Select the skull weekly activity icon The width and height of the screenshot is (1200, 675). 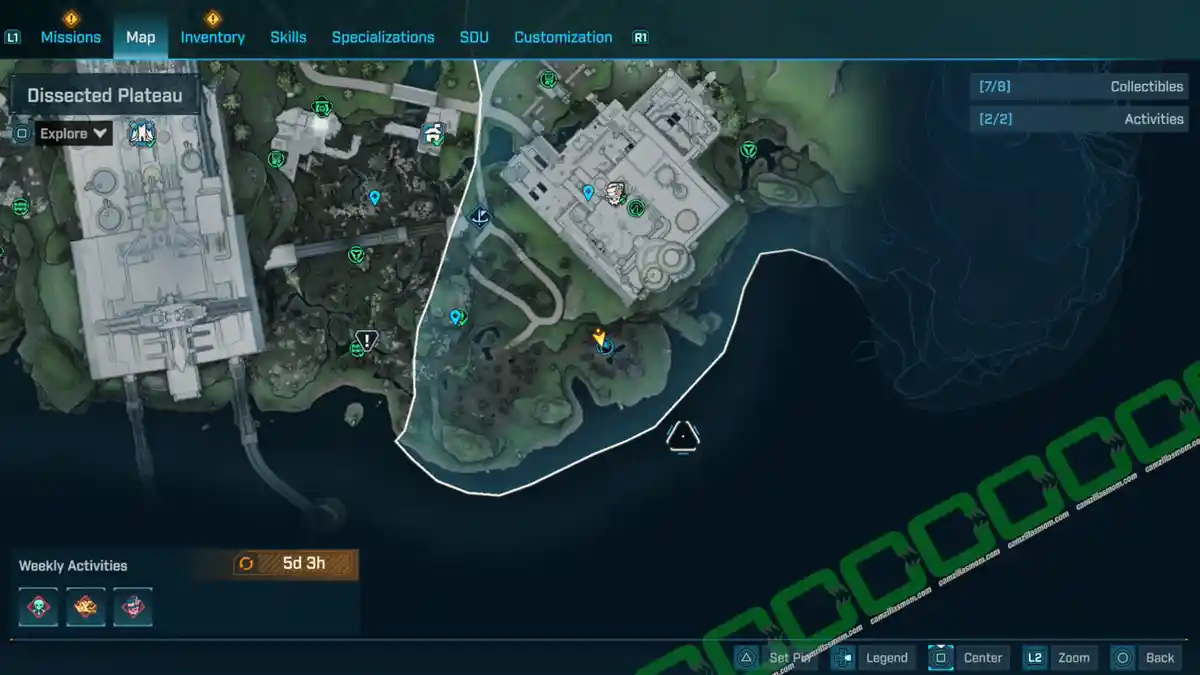pyautogui.click(x=39, y=607)
